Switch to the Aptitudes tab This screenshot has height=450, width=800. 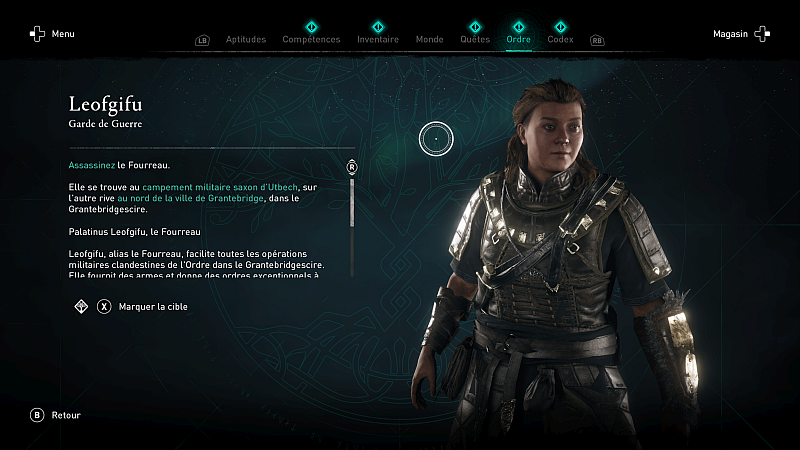pos(246,40)
